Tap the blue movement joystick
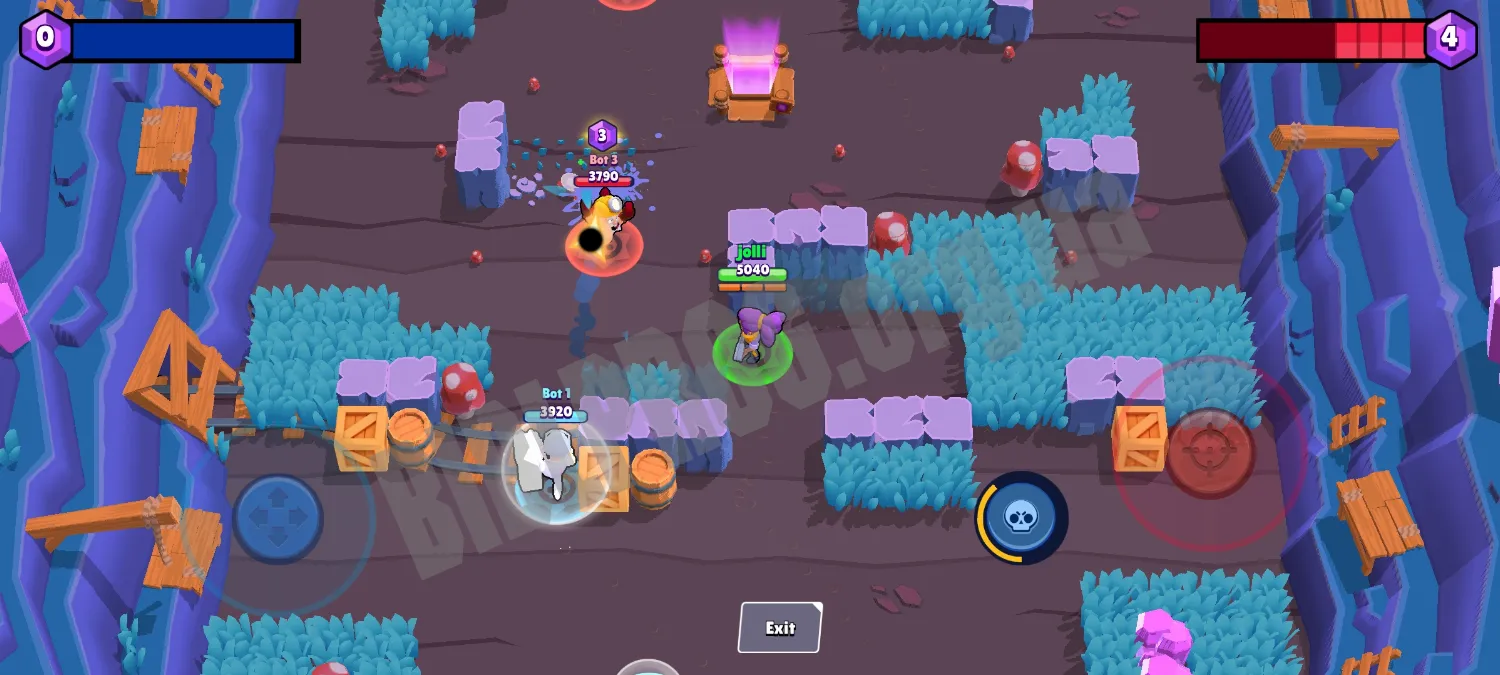 [278, 519]
